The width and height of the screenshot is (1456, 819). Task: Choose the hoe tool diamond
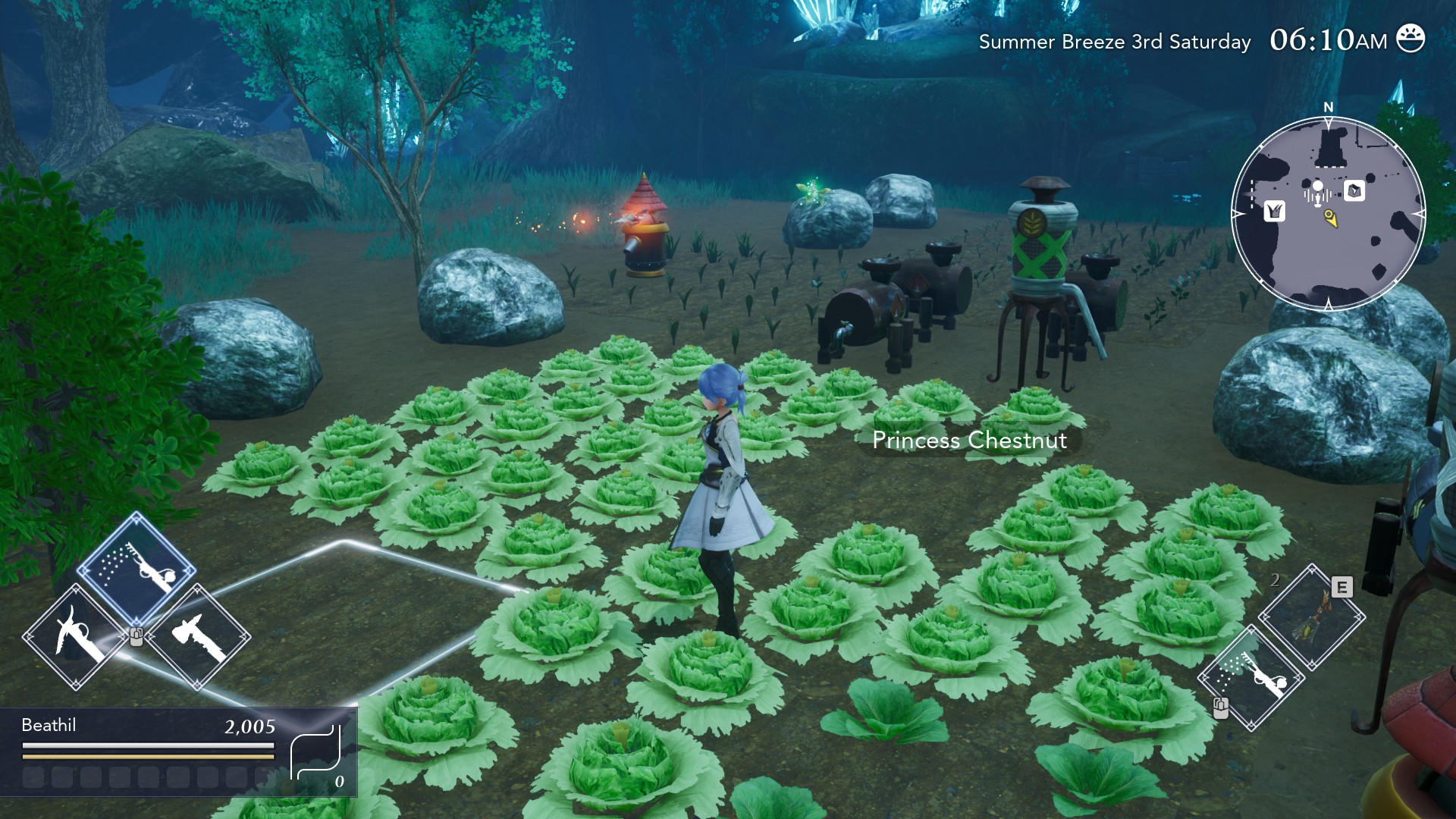[76, 636]
